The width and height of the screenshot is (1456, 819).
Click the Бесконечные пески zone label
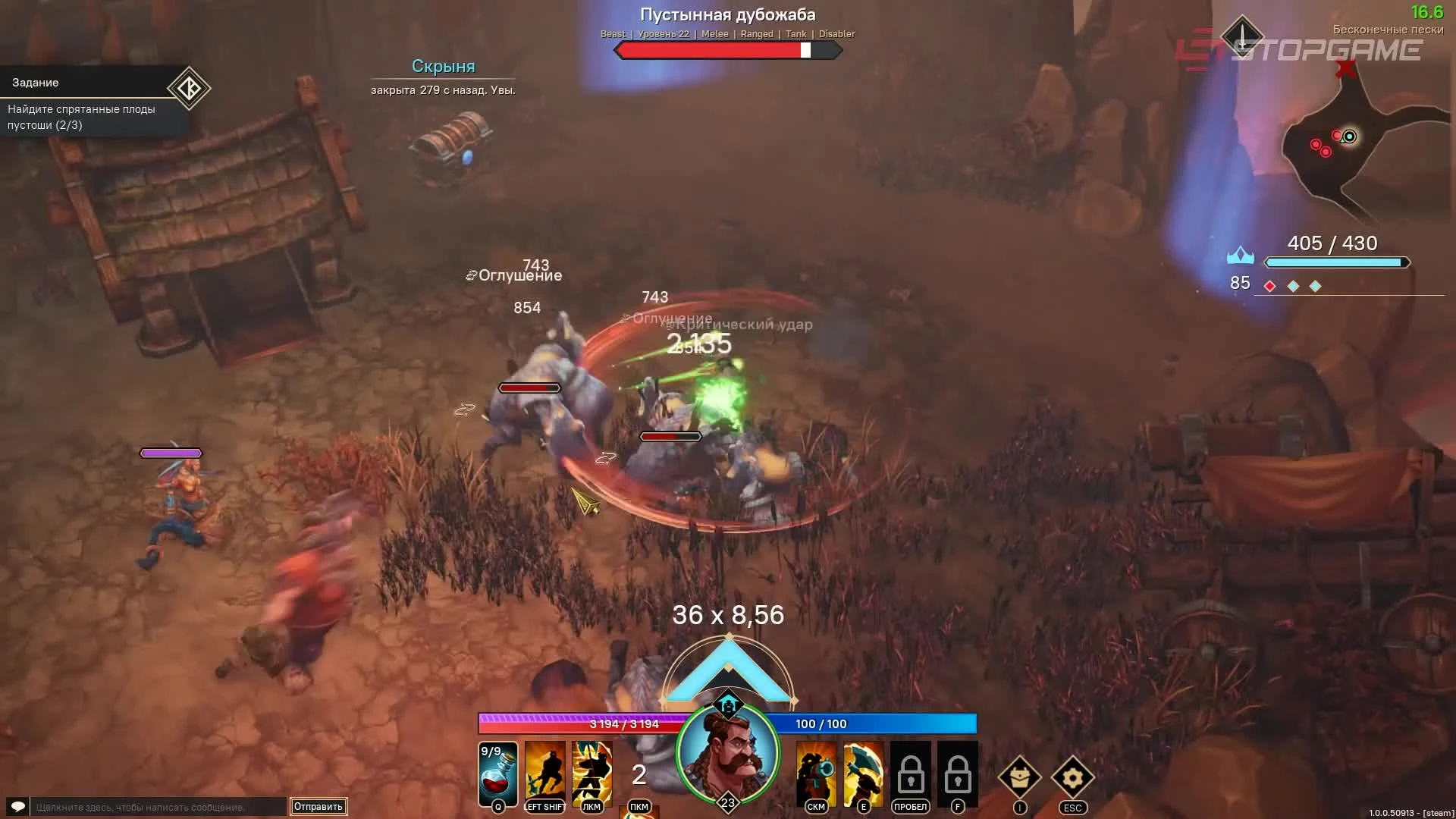coord(1388,29)
